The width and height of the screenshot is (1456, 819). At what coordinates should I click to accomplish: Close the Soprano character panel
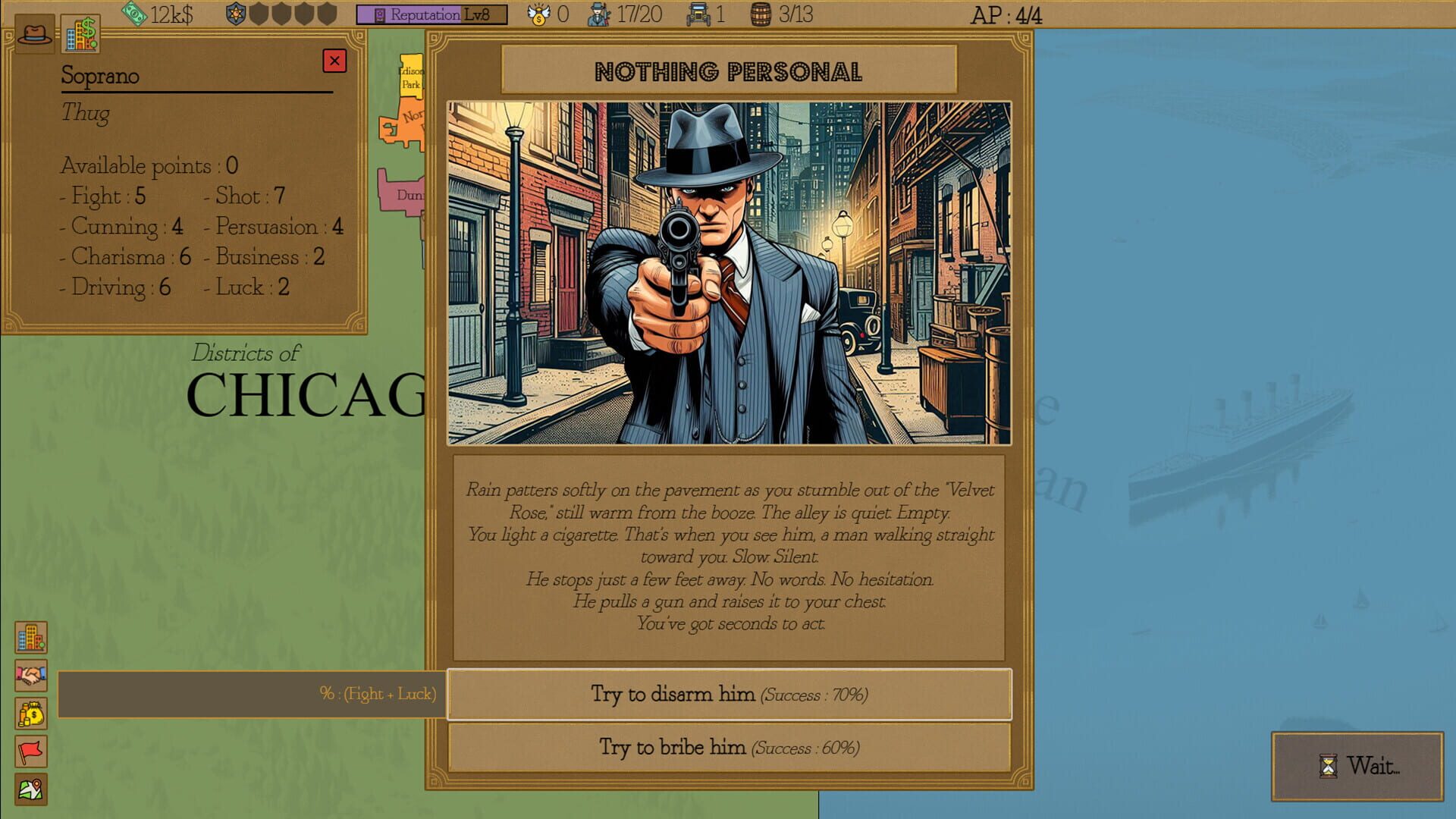[x=335, y=61]
